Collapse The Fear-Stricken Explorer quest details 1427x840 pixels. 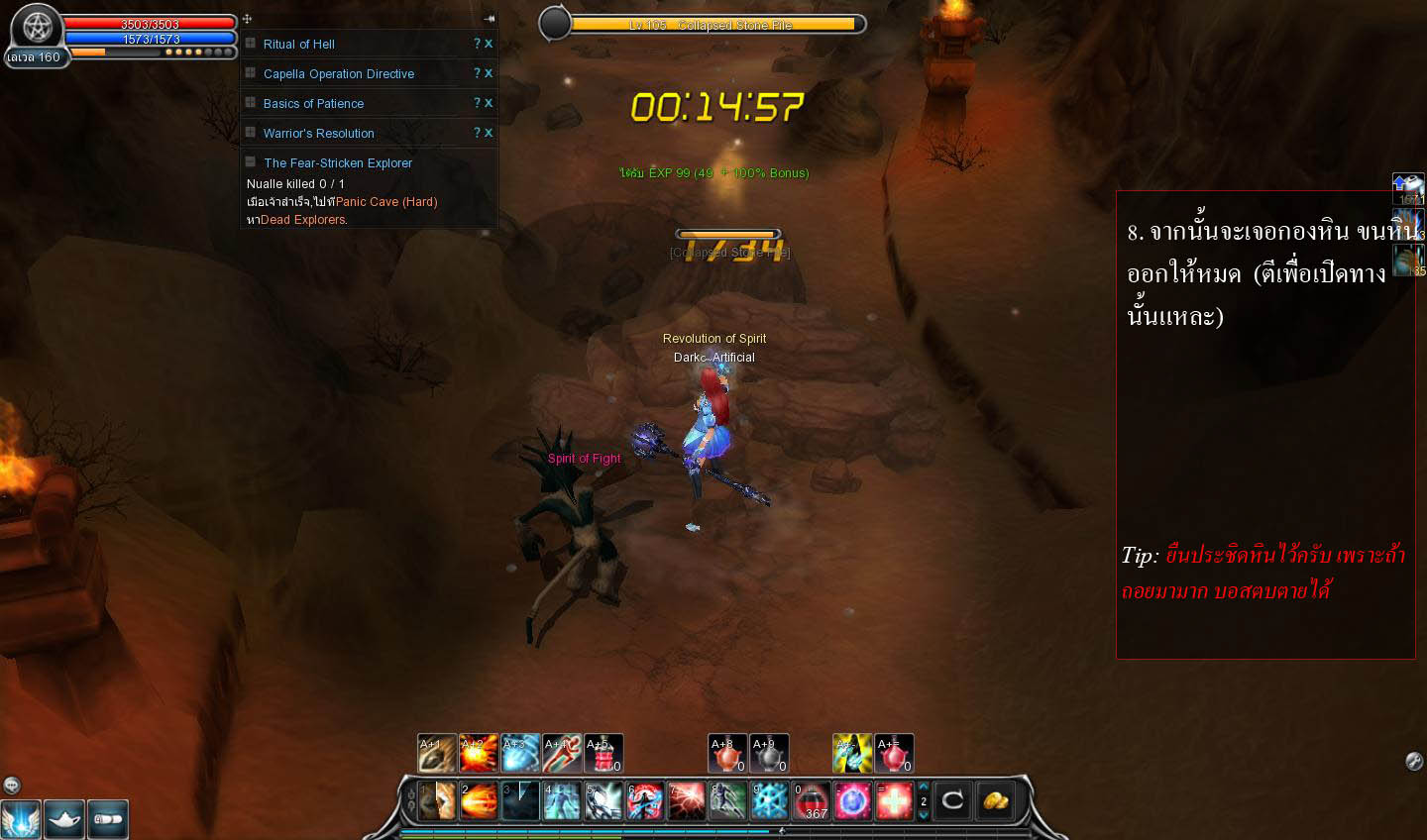[x=251, y=162]
